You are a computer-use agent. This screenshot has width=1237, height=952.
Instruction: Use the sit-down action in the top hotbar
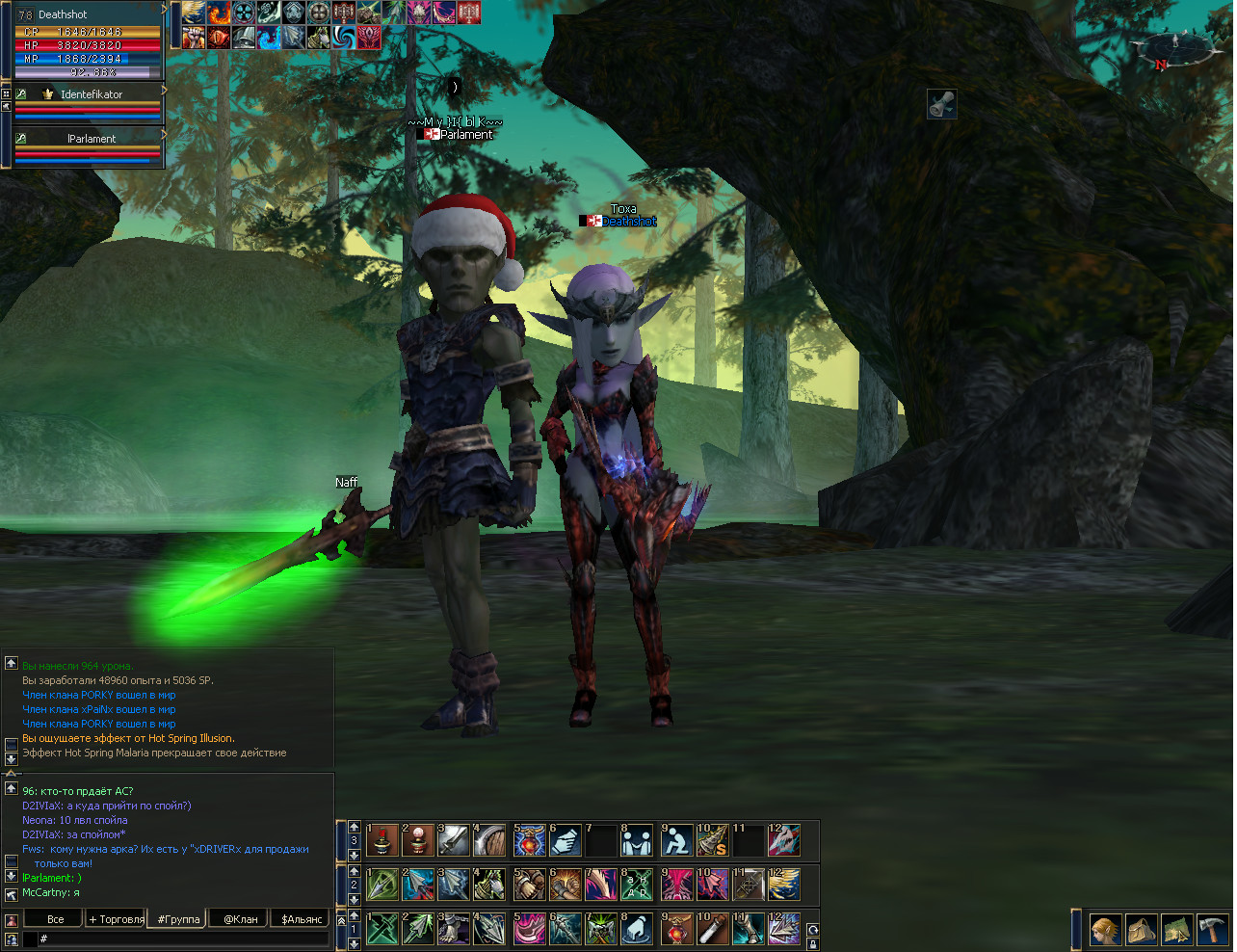(675, 840)
